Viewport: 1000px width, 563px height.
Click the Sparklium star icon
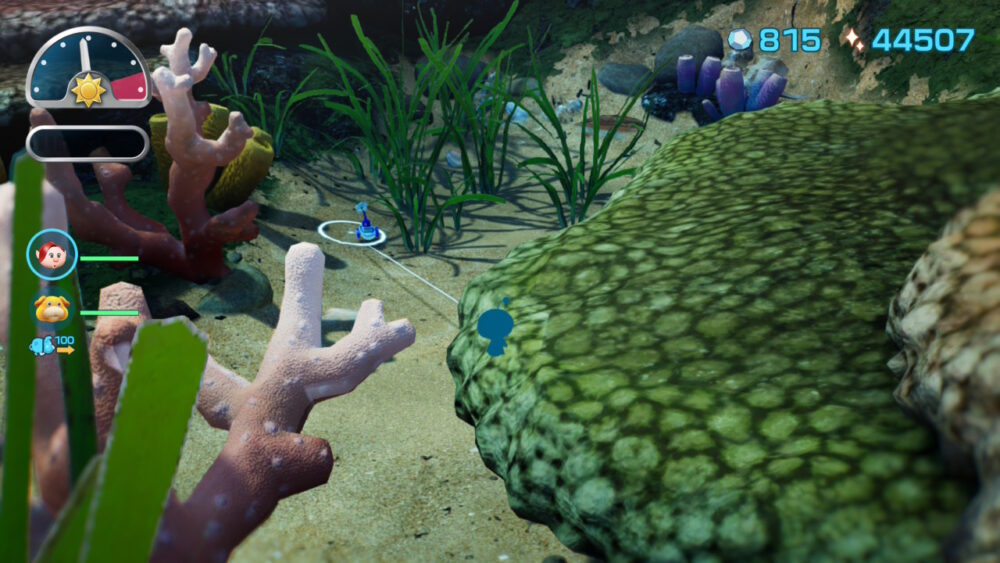point(853,40)
